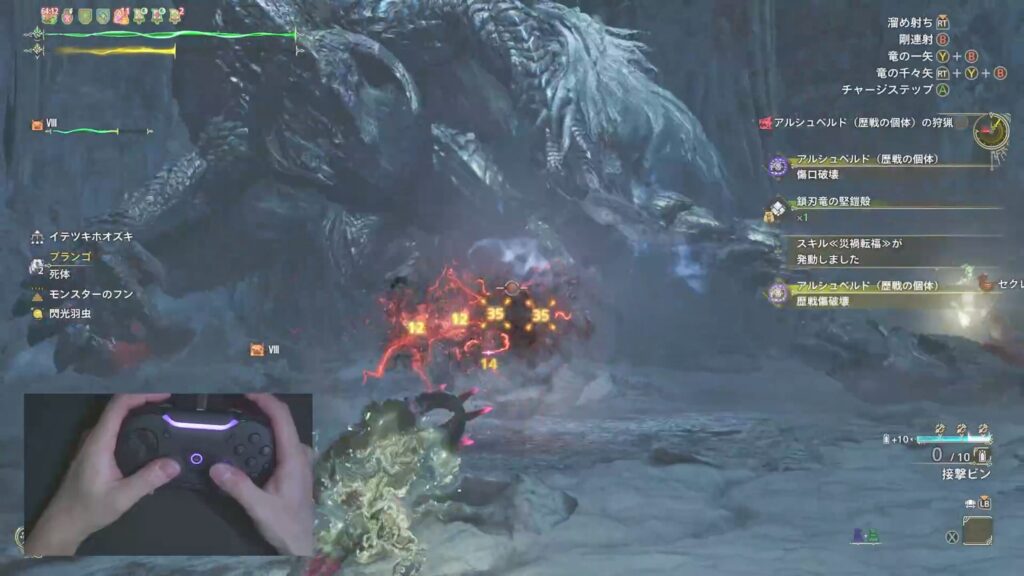This screenshot has width=1024, height=576.
Task: Select イテツキホオズキ in the nearby list
Action: 90,236
